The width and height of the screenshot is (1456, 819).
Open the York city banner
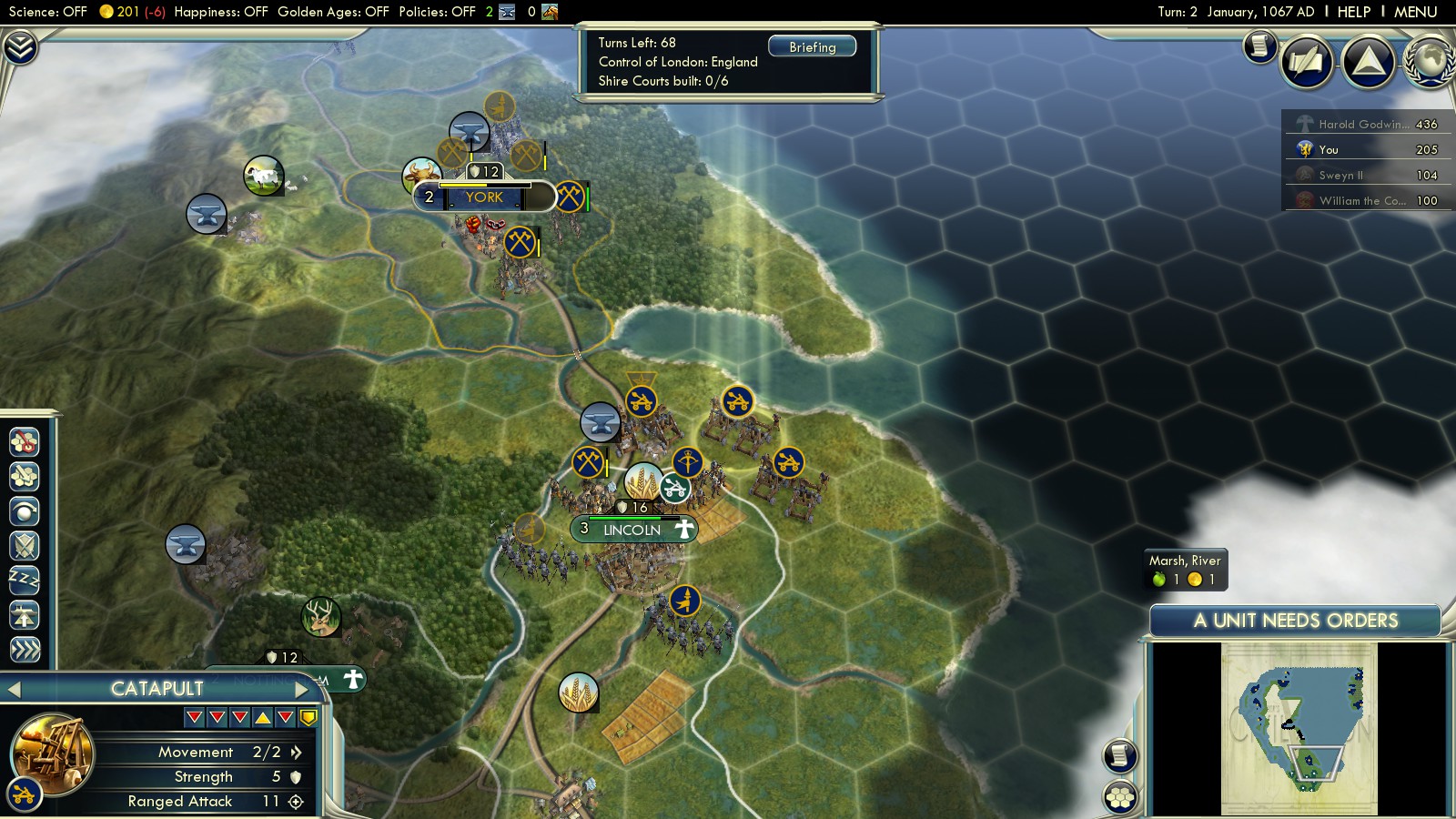point(484,197)
